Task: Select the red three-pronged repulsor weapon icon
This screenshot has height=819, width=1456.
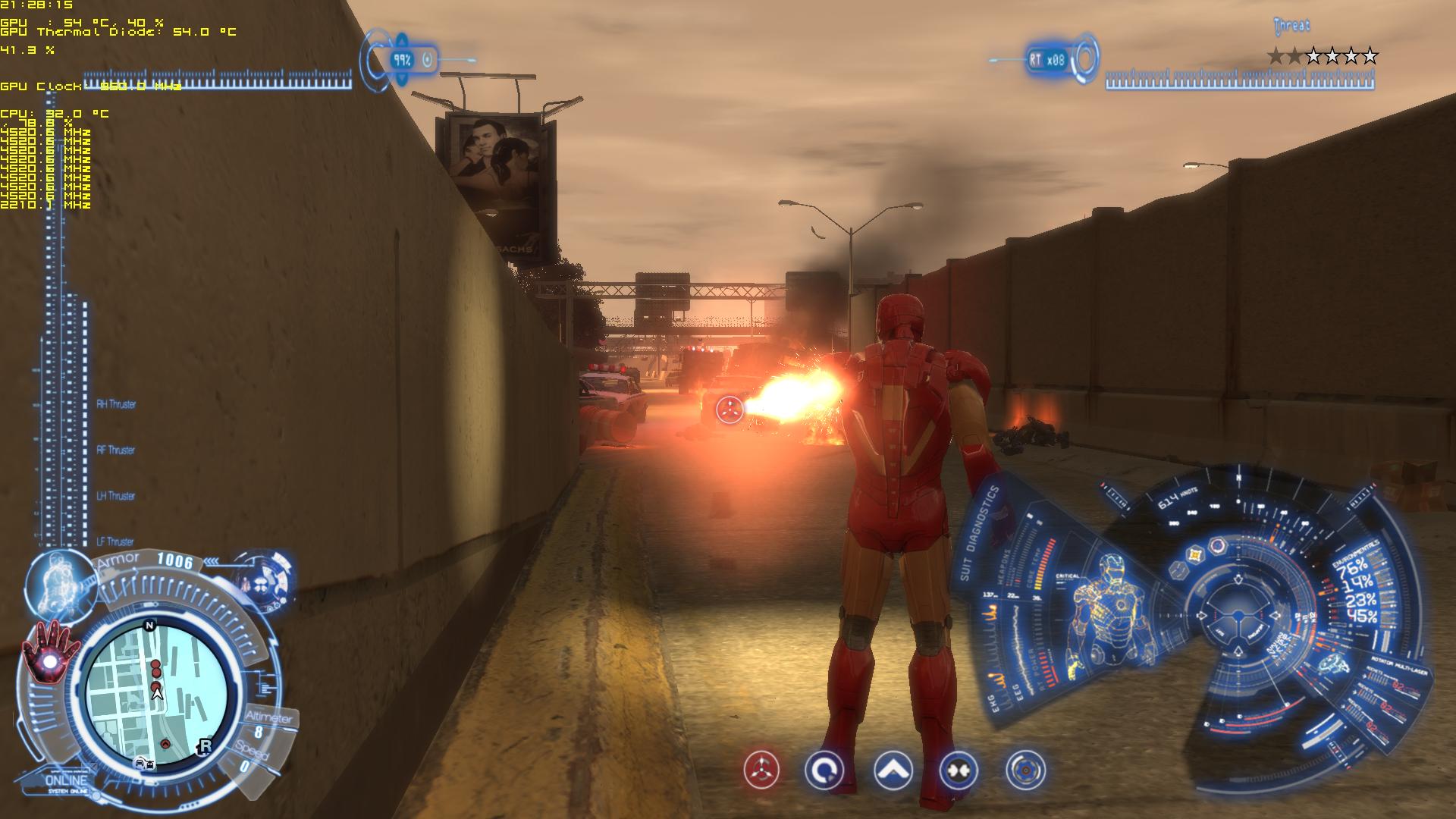Action: 761,770
